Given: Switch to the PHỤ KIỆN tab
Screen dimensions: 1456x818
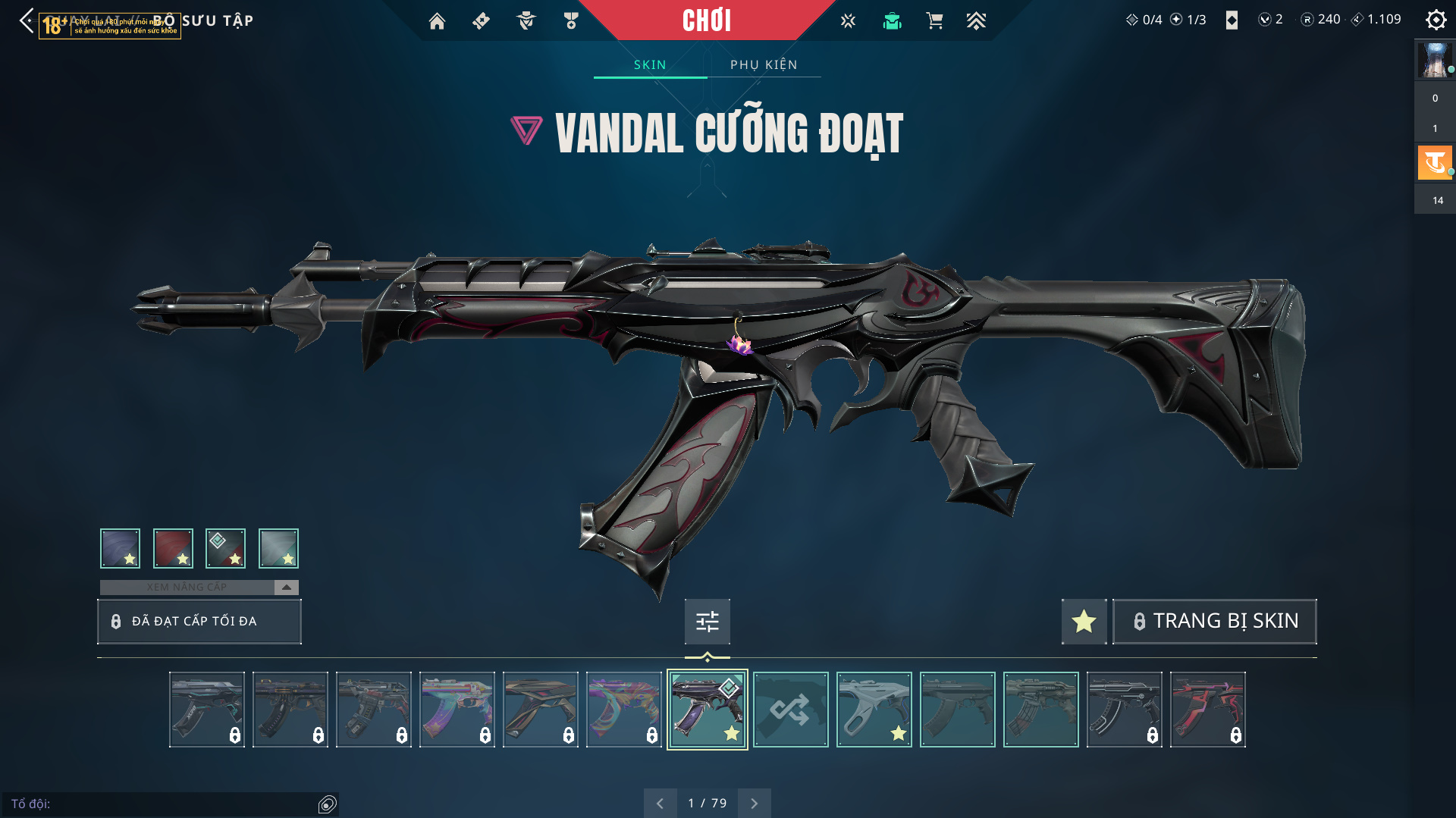Looking at the screenshot, I should click(x=764, y=64).
